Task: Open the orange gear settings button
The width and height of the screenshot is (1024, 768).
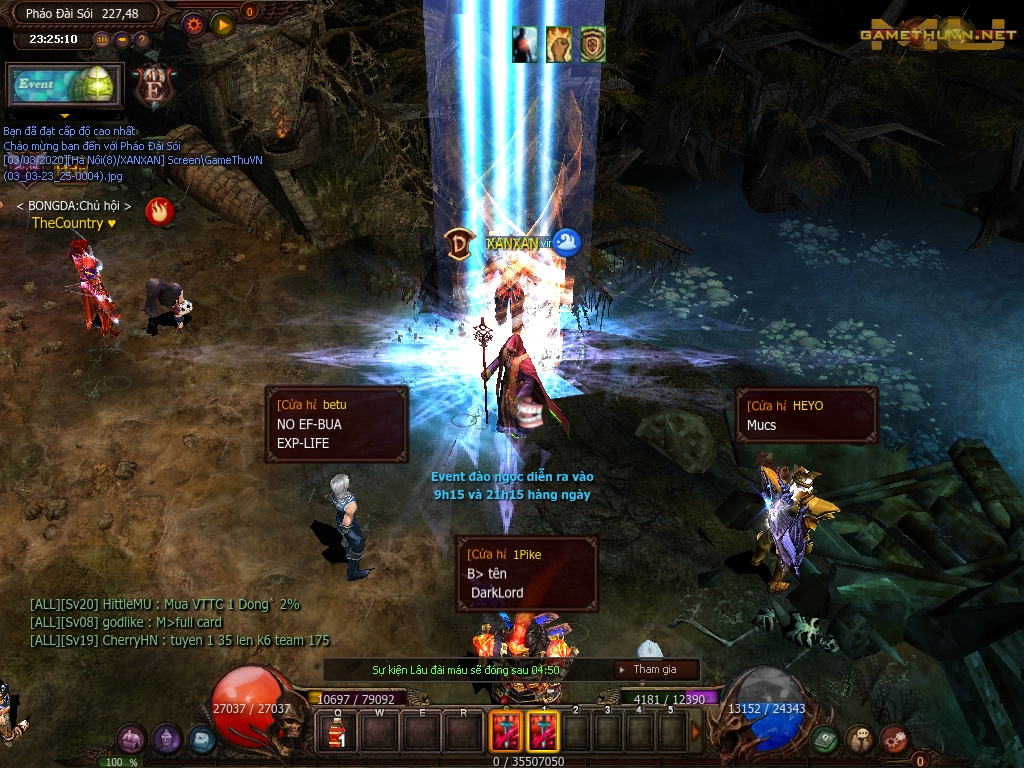Action: (193, 24)
